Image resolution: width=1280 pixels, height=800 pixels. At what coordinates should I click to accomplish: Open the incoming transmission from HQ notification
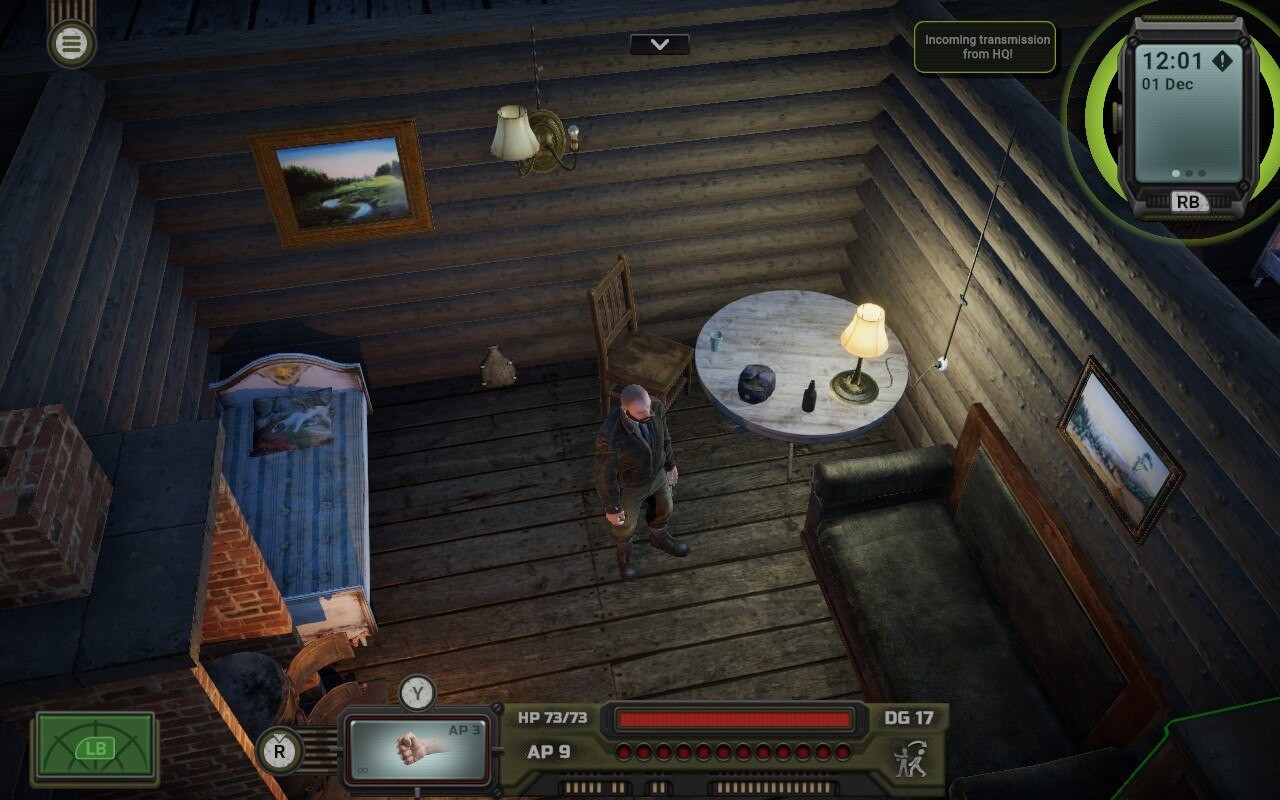(x=985, y=47)
